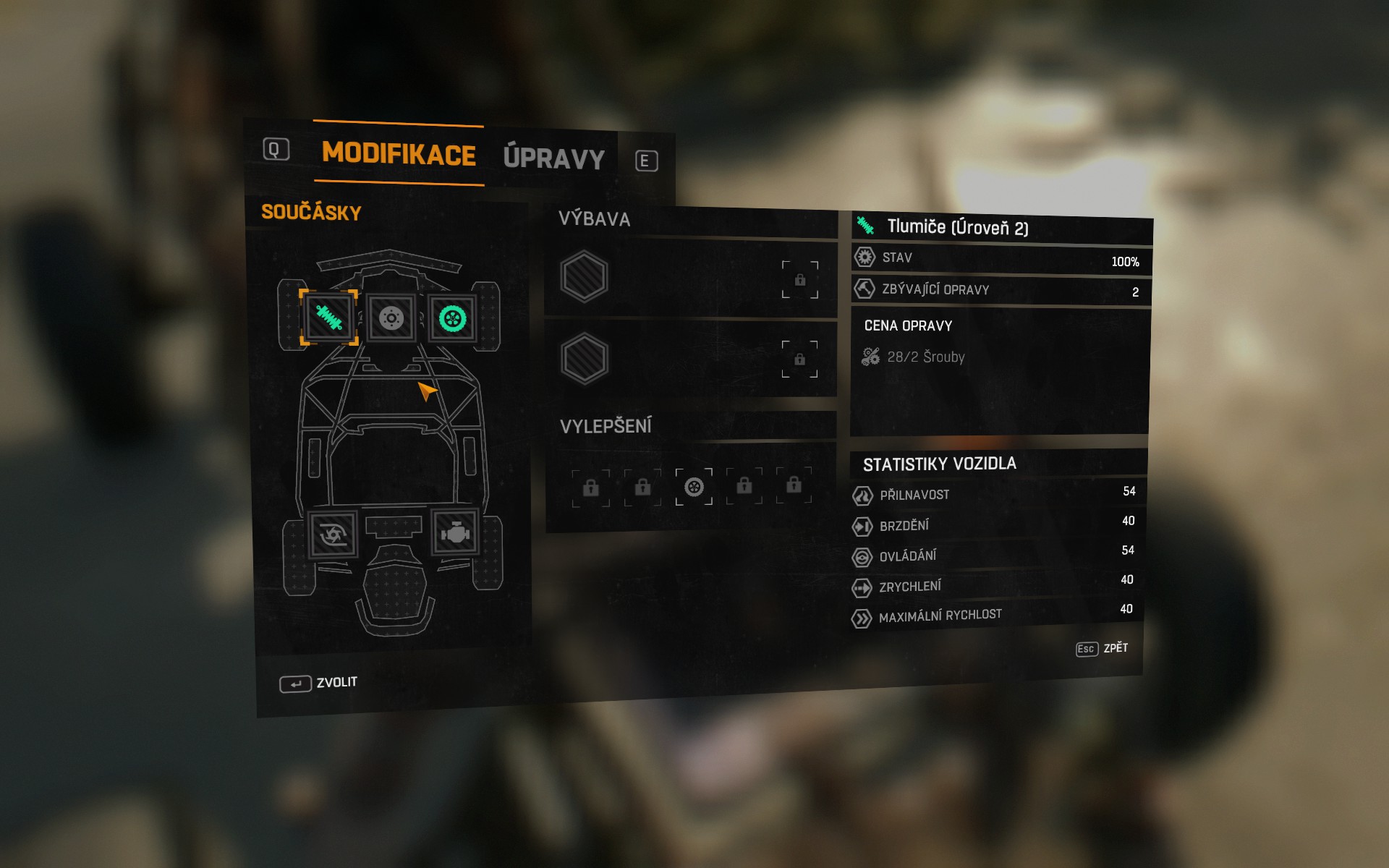Click the unlocked wheel upgrade slot

694,487
